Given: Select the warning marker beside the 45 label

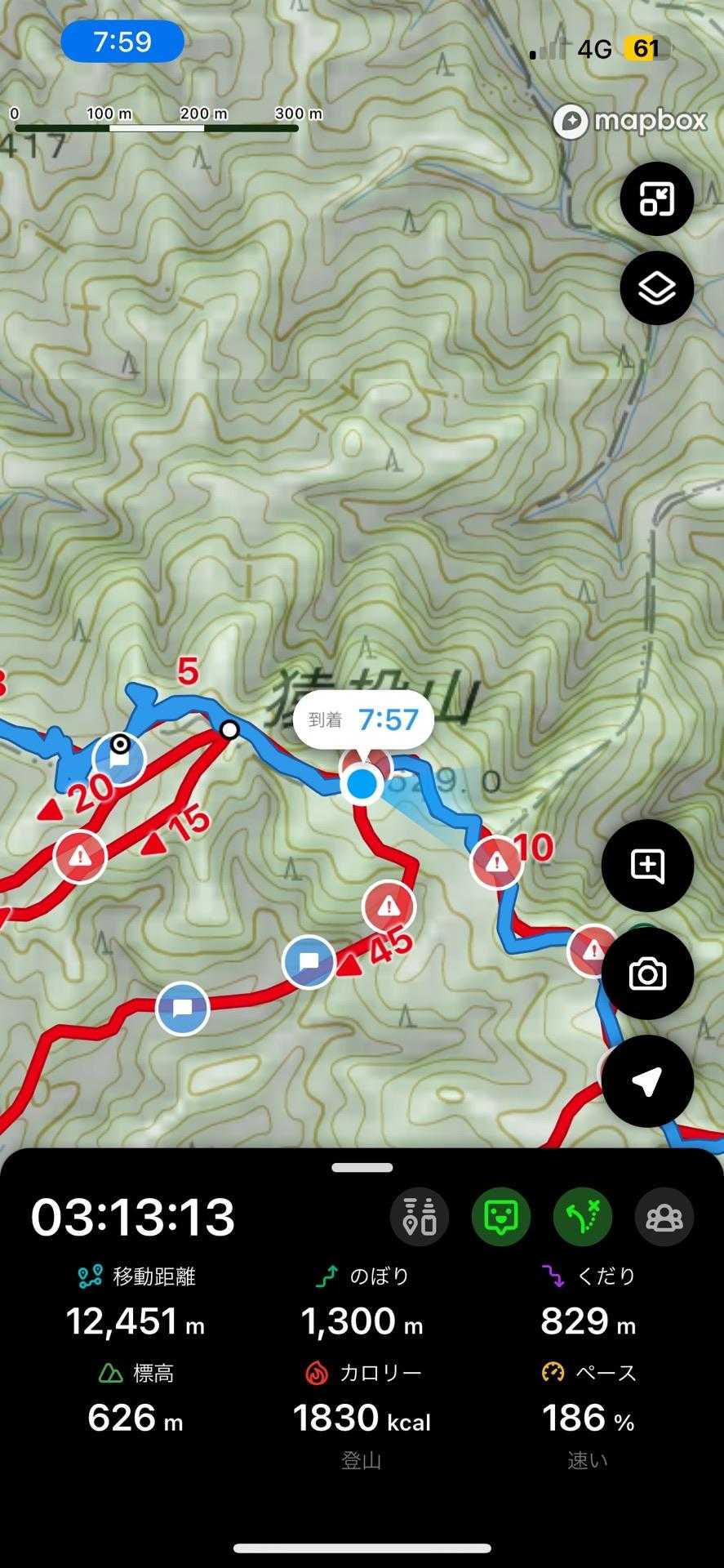Looking at the screenshot, I should click(389, 906).
